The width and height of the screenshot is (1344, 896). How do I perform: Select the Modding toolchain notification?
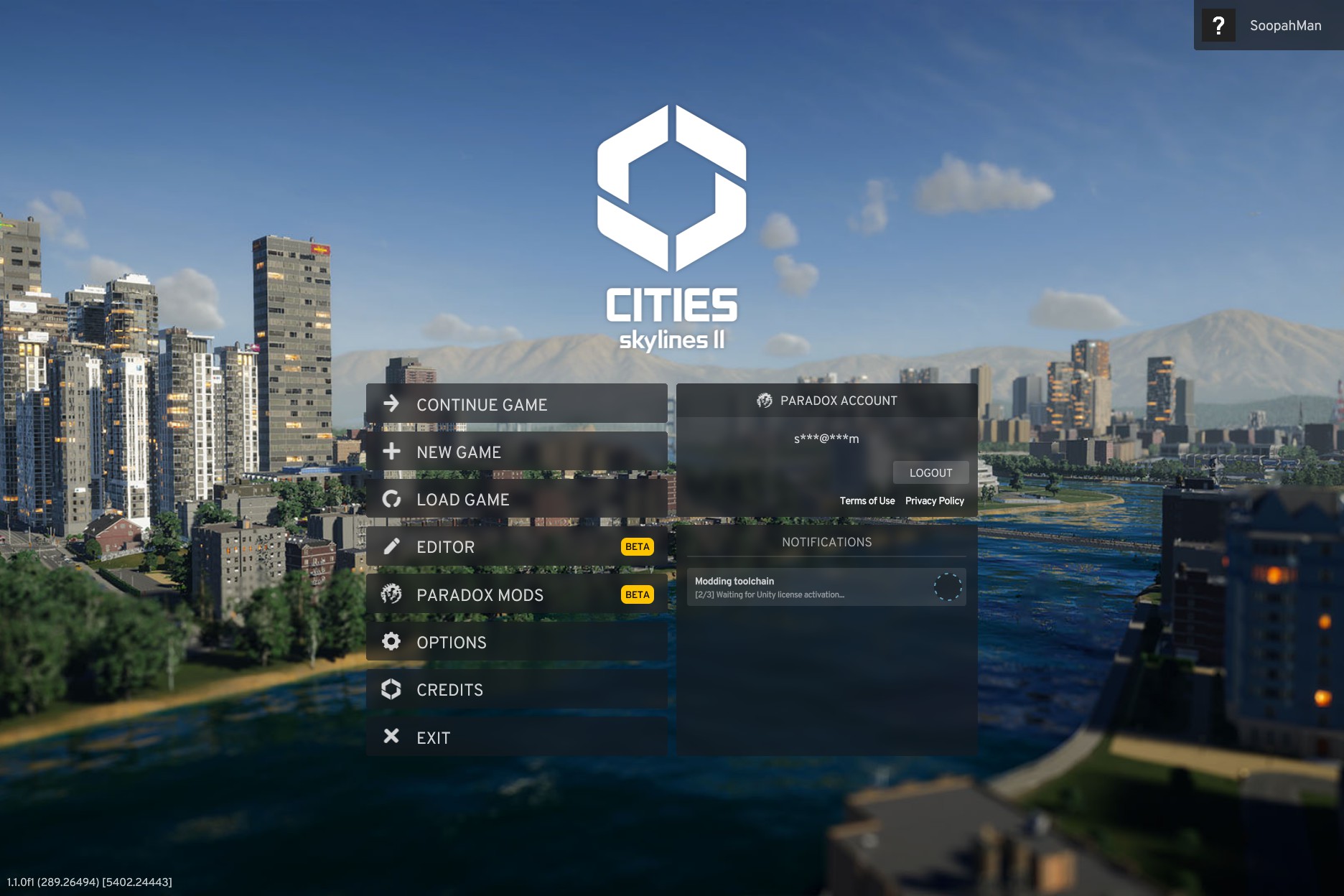pyautogui.click(x=790, y=587)
